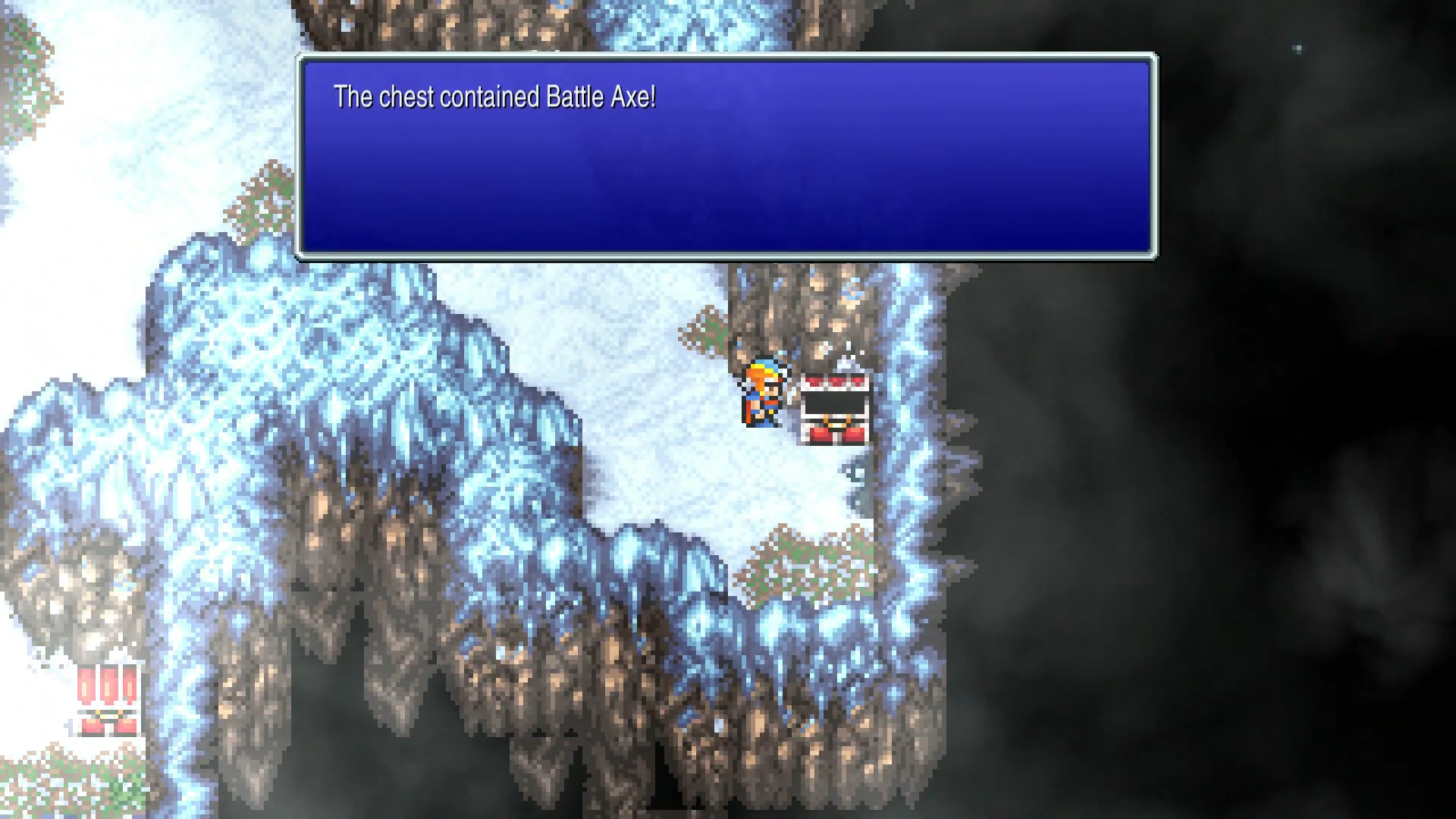The image size is (1456, 819).
Task: Click the tiny star in the dark sky
Action: click(1297, 48)
